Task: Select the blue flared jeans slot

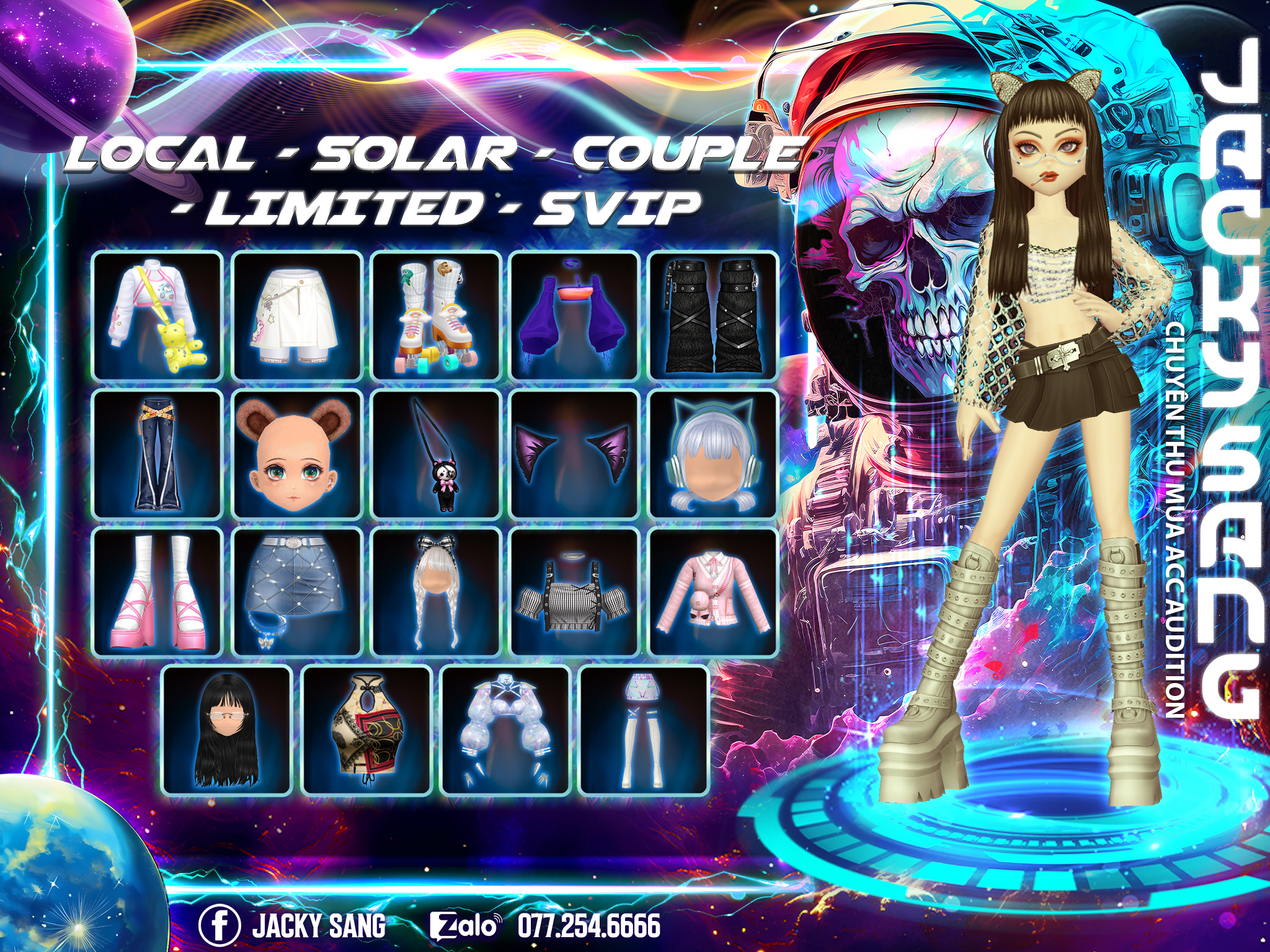Action: [158, 454]
